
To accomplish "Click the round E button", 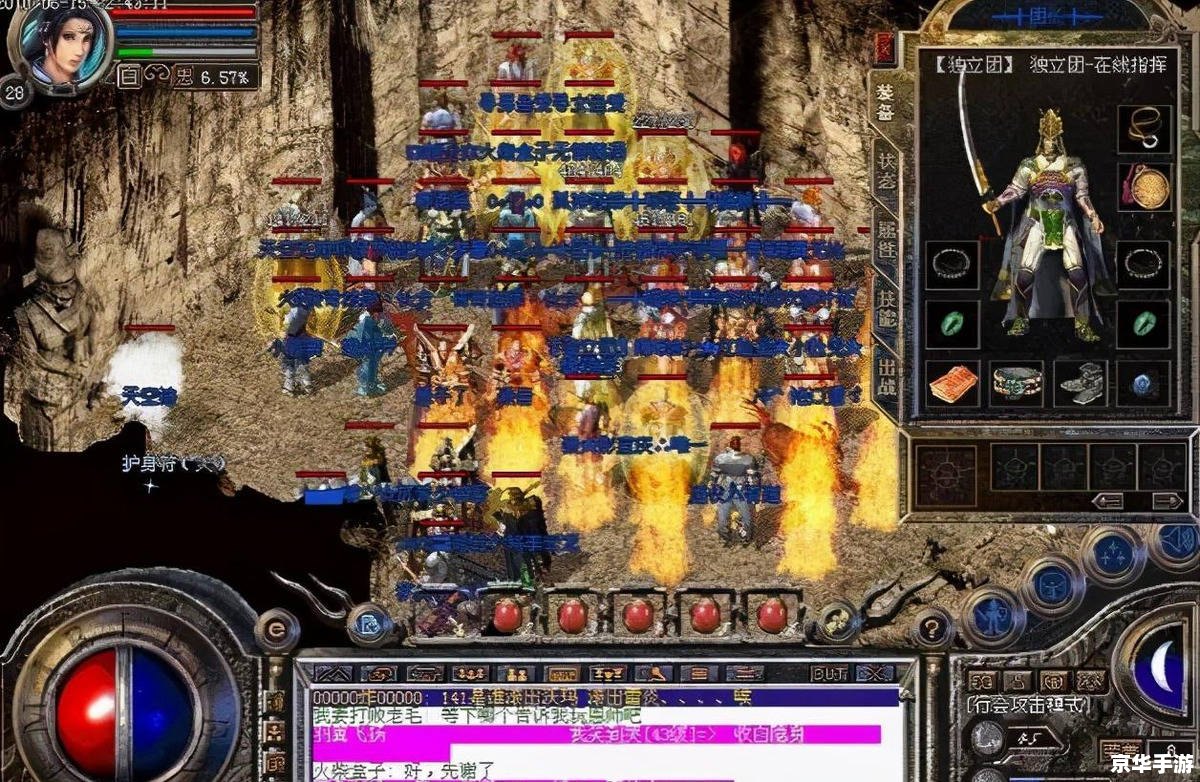I will [276, 629].
